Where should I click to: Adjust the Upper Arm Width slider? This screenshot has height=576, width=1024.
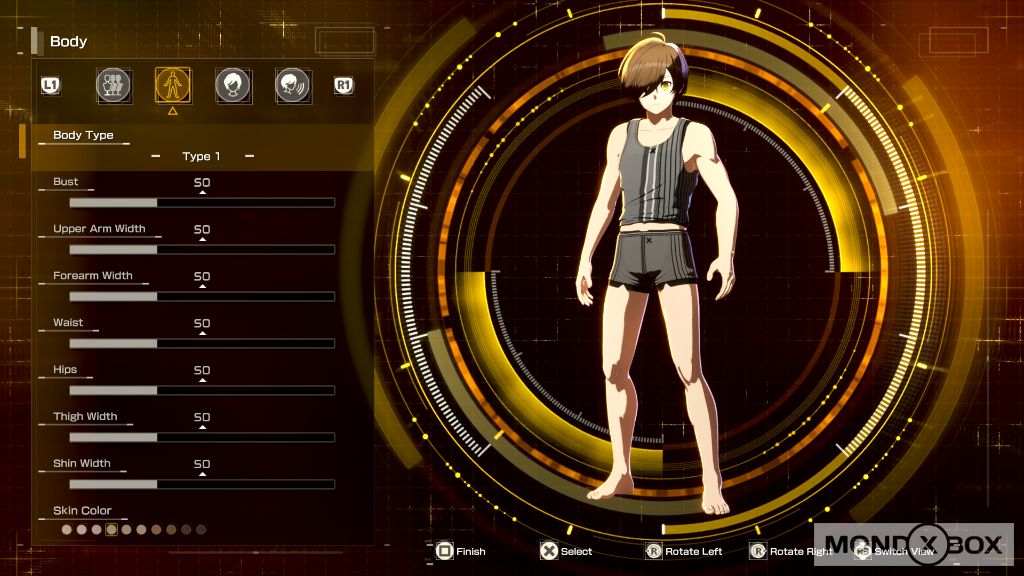(x=201, y=250)
